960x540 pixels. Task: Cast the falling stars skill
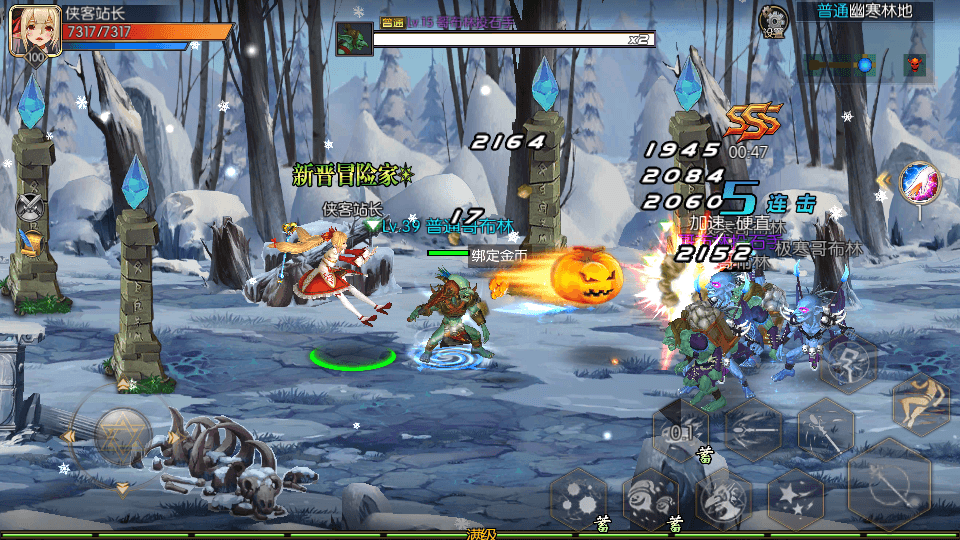point(795,497)
